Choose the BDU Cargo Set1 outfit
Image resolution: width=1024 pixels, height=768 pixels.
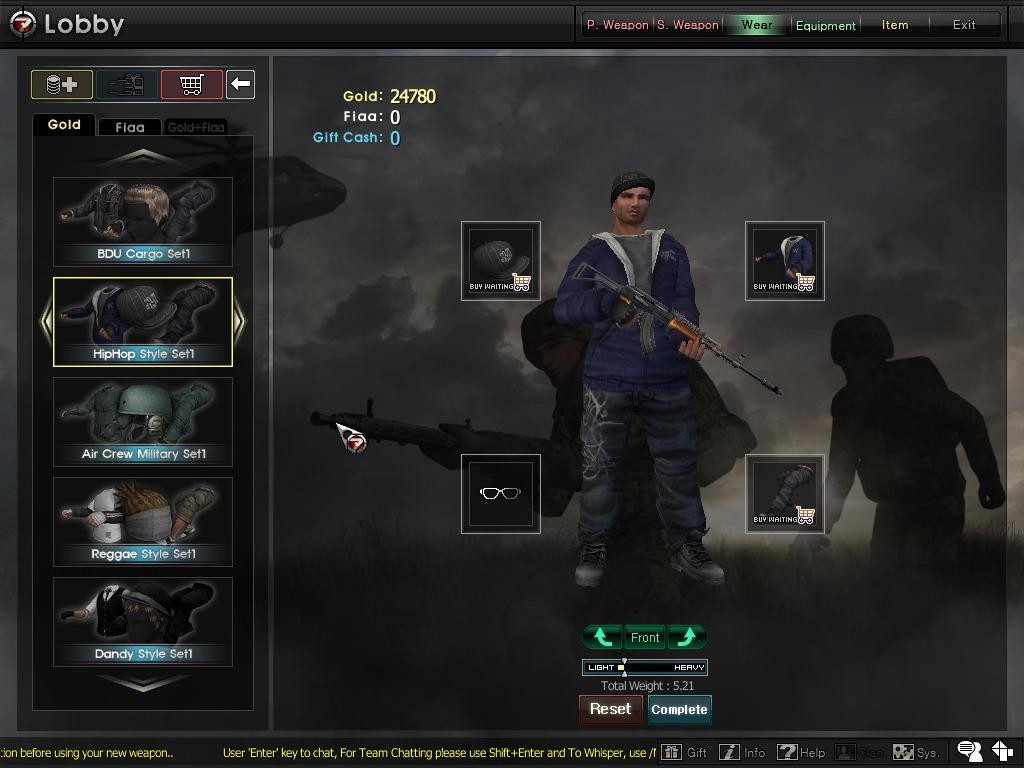(x=143, y=222)
